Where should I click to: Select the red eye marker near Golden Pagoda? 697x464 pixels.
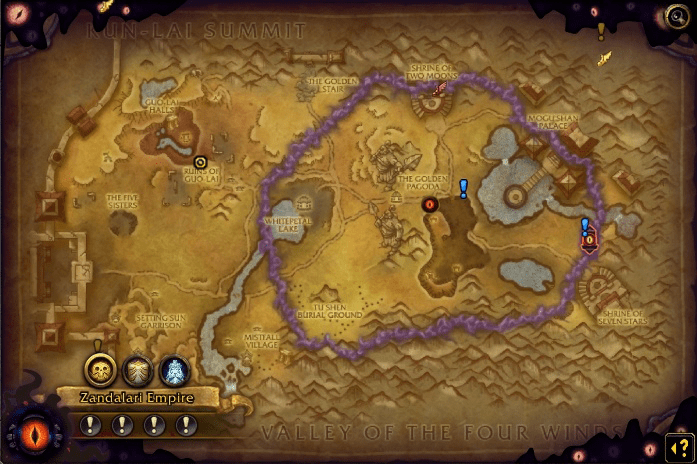pos(430,204)
